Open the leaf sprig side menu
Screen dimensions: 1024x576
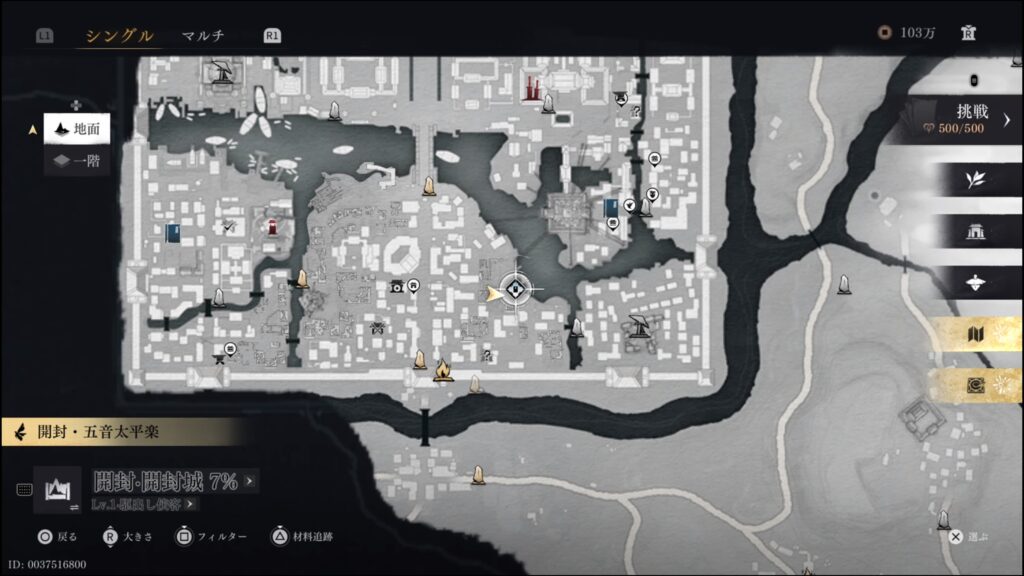(x=974, y=180)
